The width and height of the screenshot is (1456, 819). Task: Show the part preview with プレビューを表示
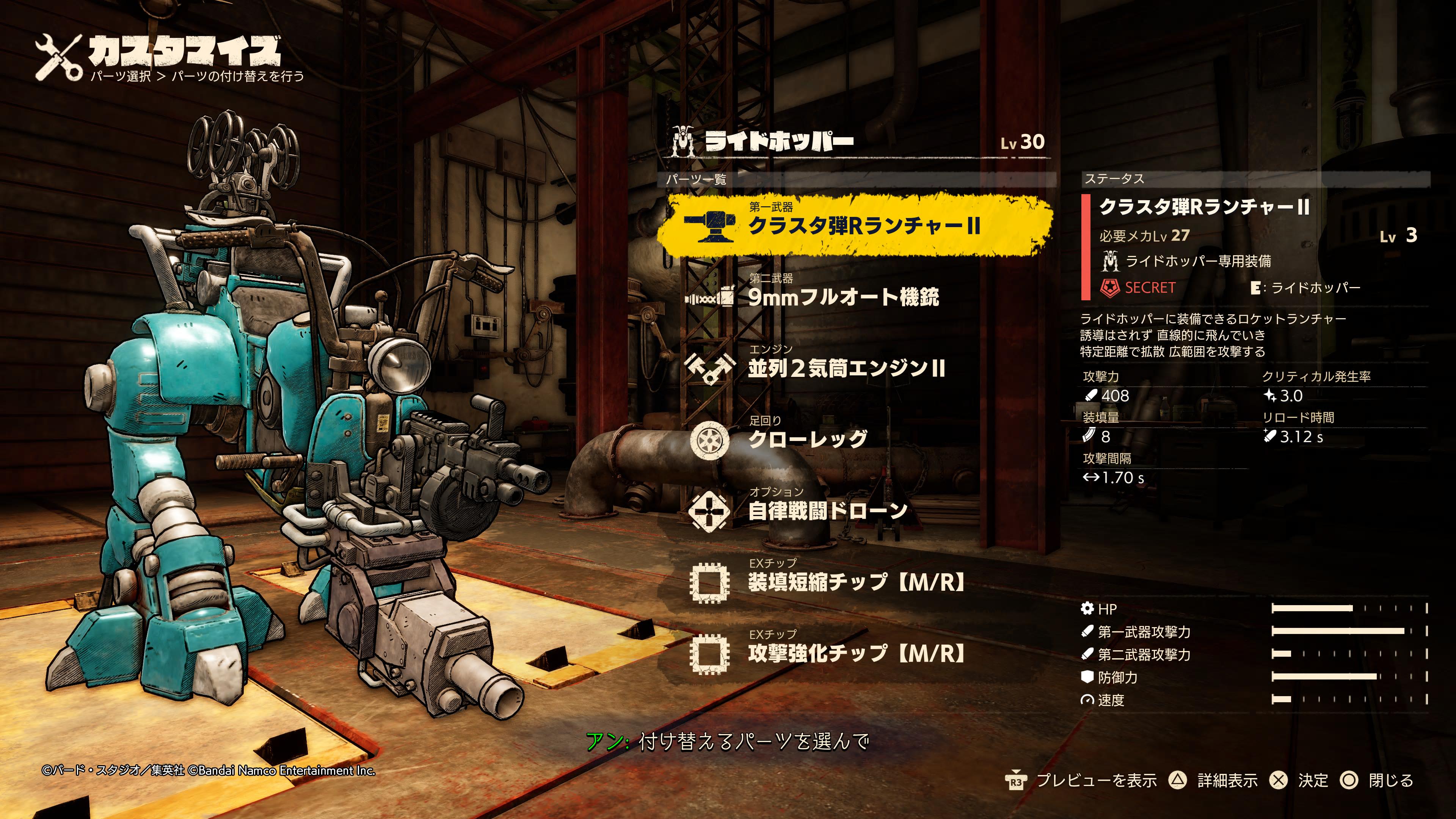[1096, 781]
